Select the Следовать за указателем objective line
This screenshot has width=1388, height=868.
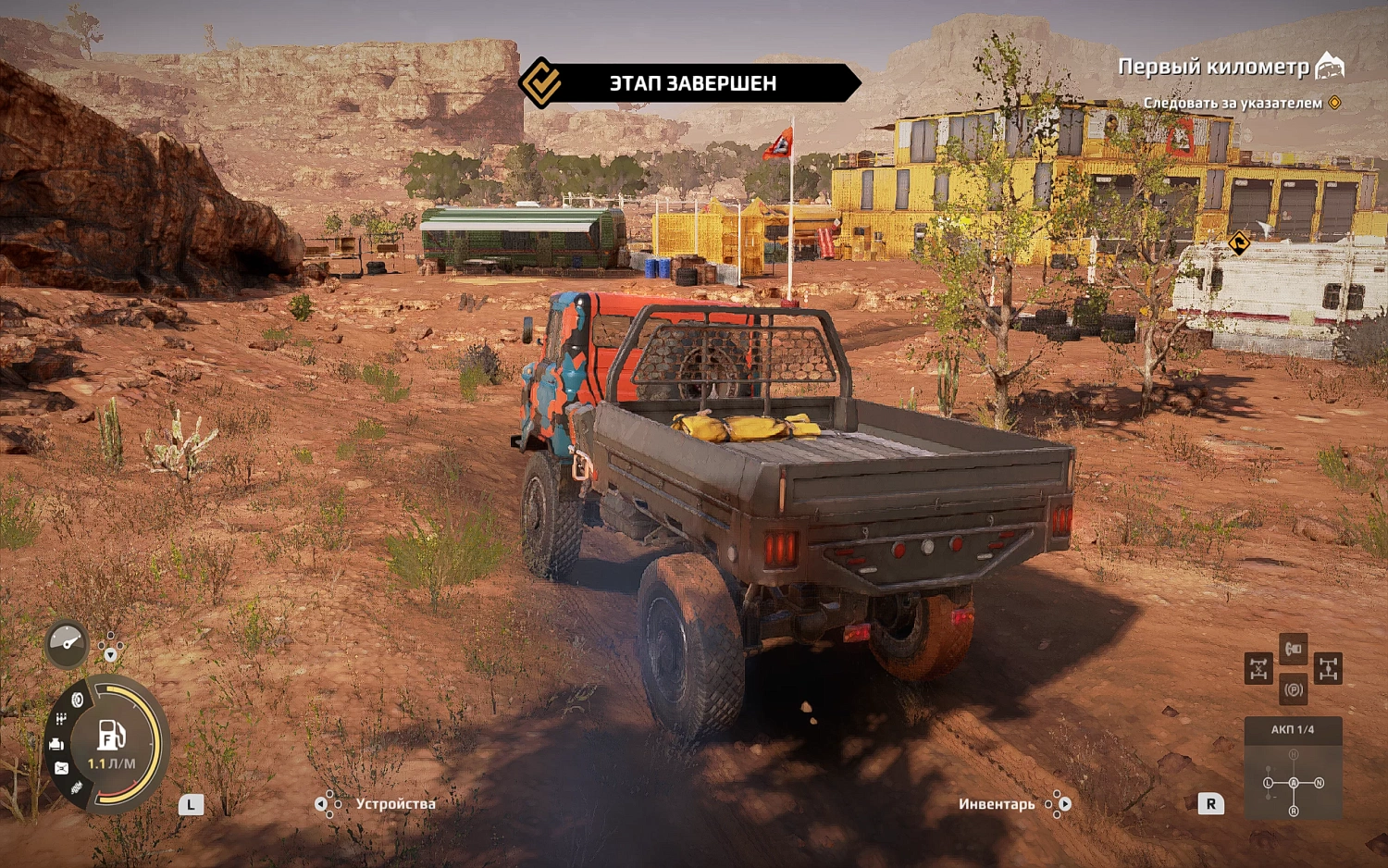[1233, 103]
